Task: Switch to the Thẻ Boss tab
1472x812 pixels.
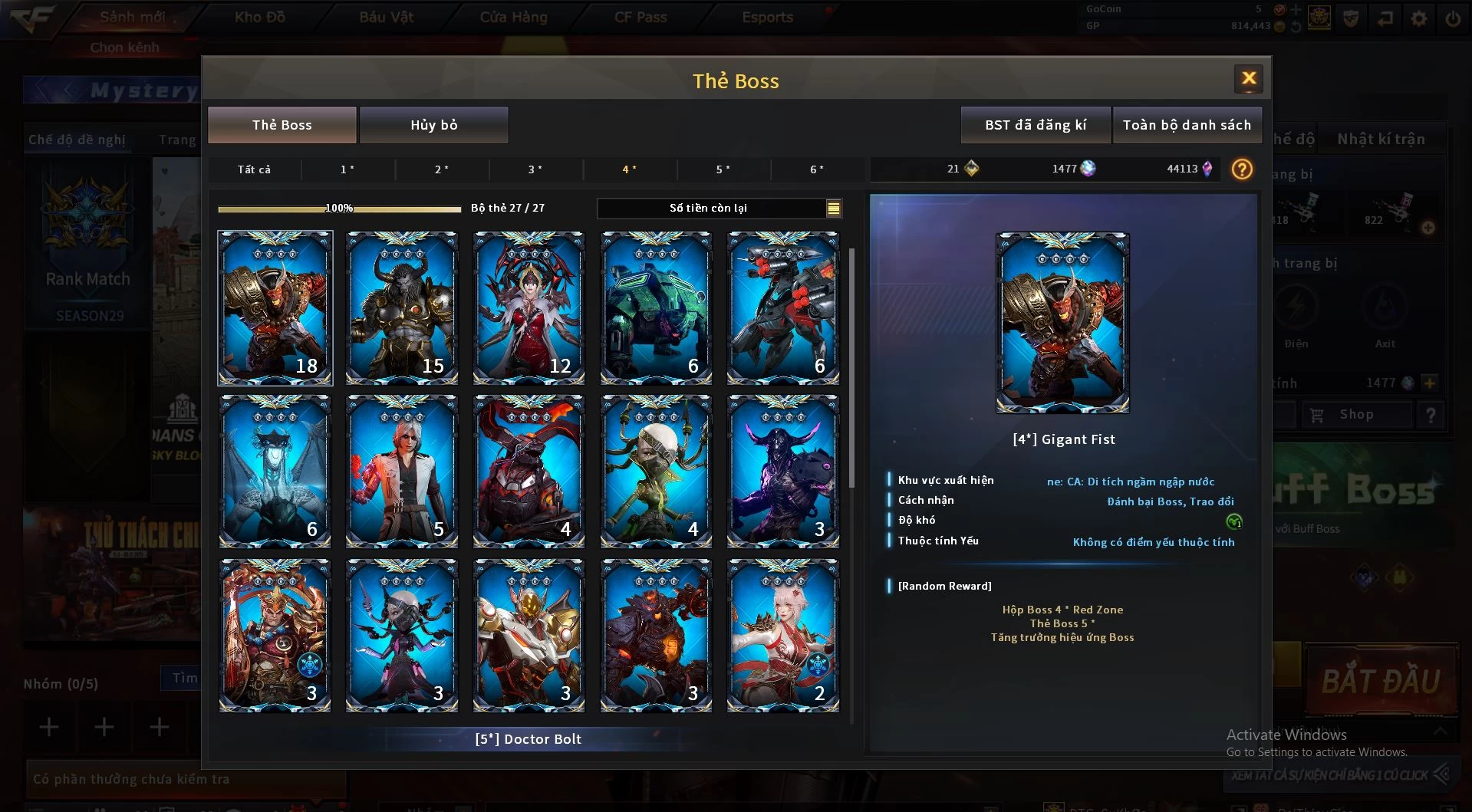Action: (x=282, y=125)
